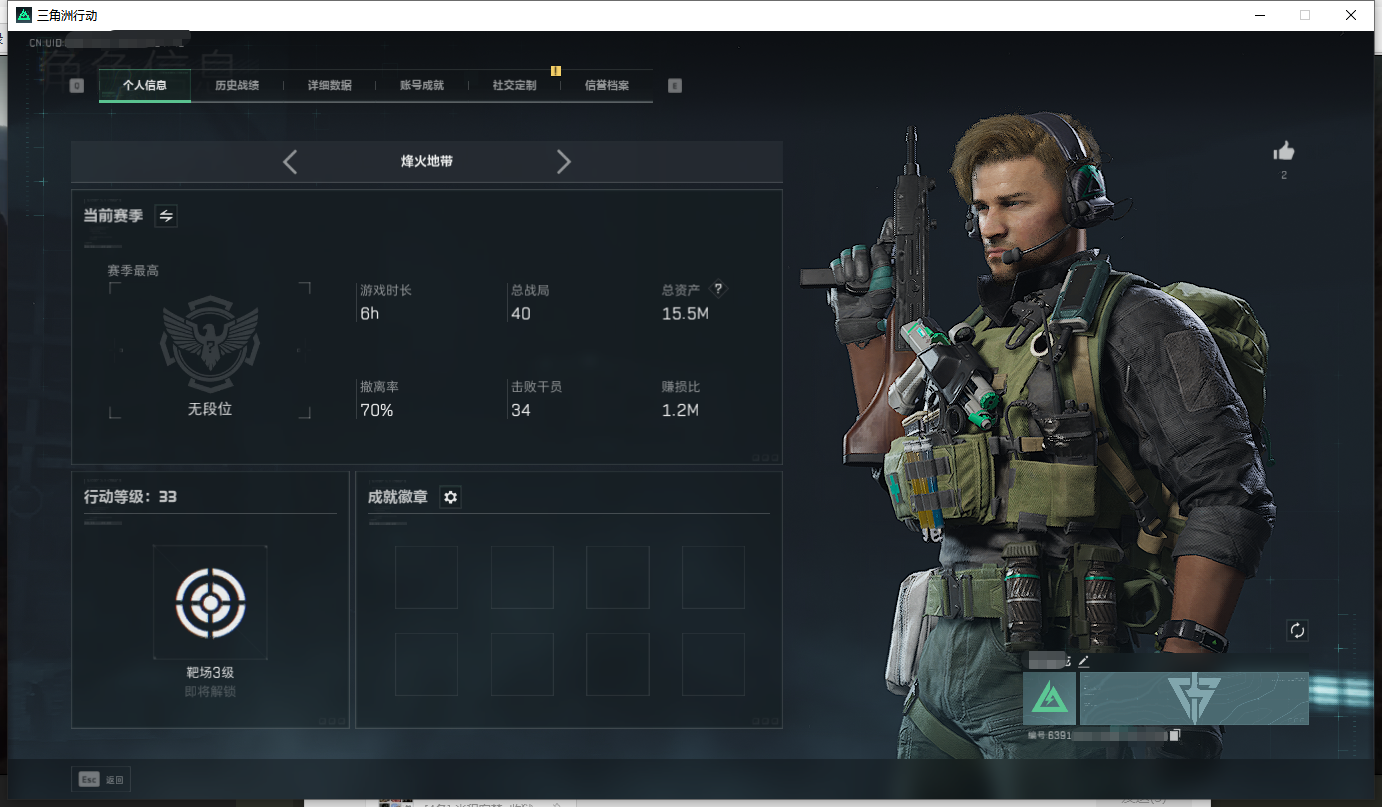1382x807 pixels.
Task: Go to the 社交定制 tab
Action: pos(514,86)
